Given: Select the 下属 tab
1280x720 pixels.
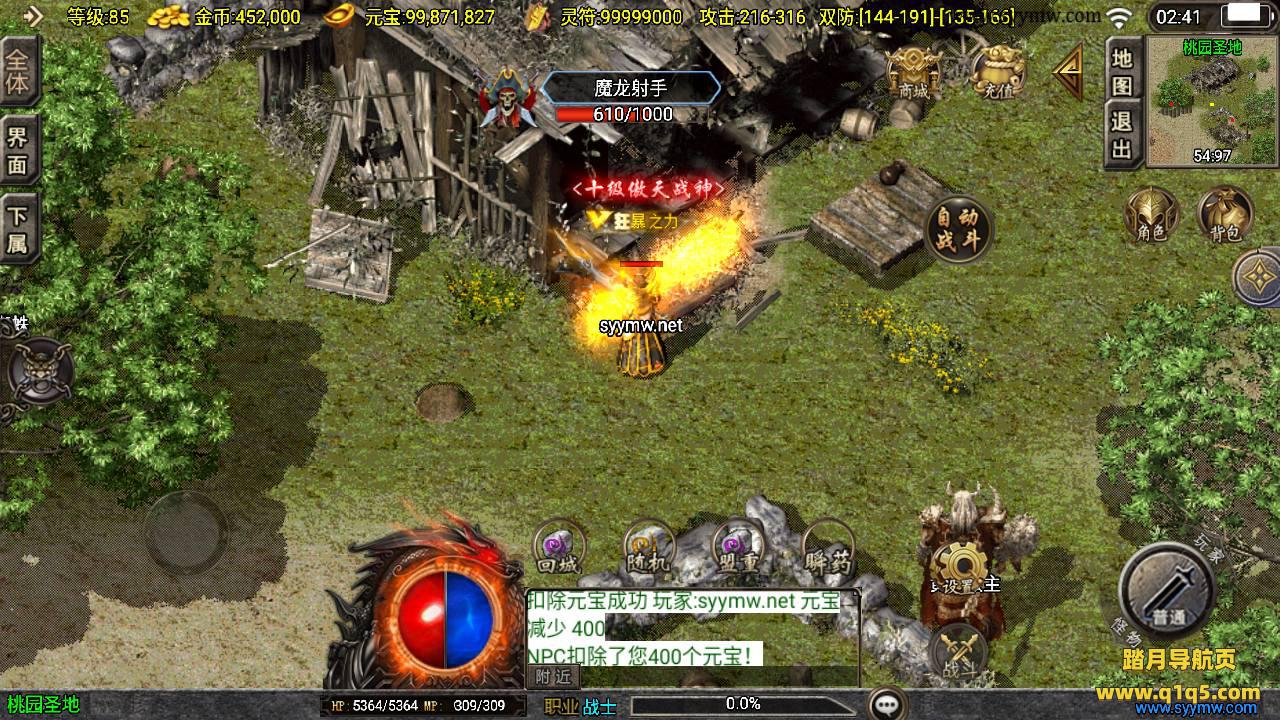Looking at the screenshot, I should 18,230.
